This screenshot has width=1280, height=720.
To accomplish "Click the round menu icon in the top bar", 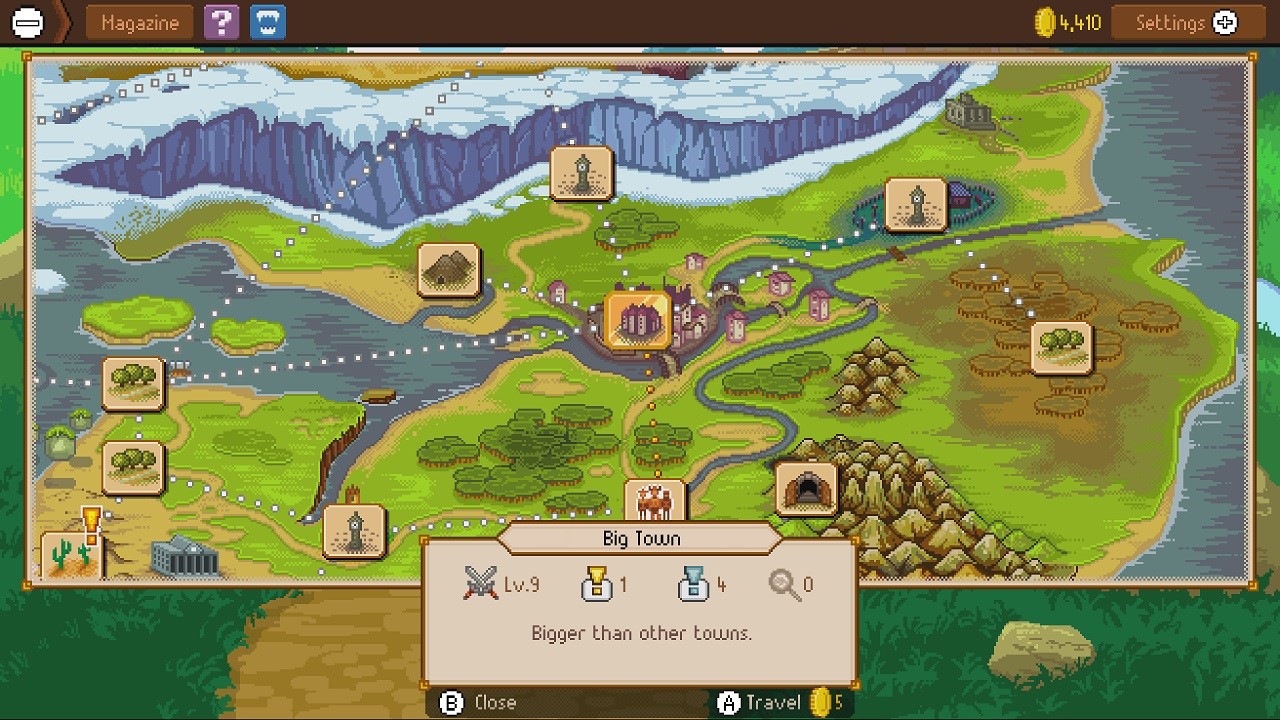I will click(x=27, y=23).
